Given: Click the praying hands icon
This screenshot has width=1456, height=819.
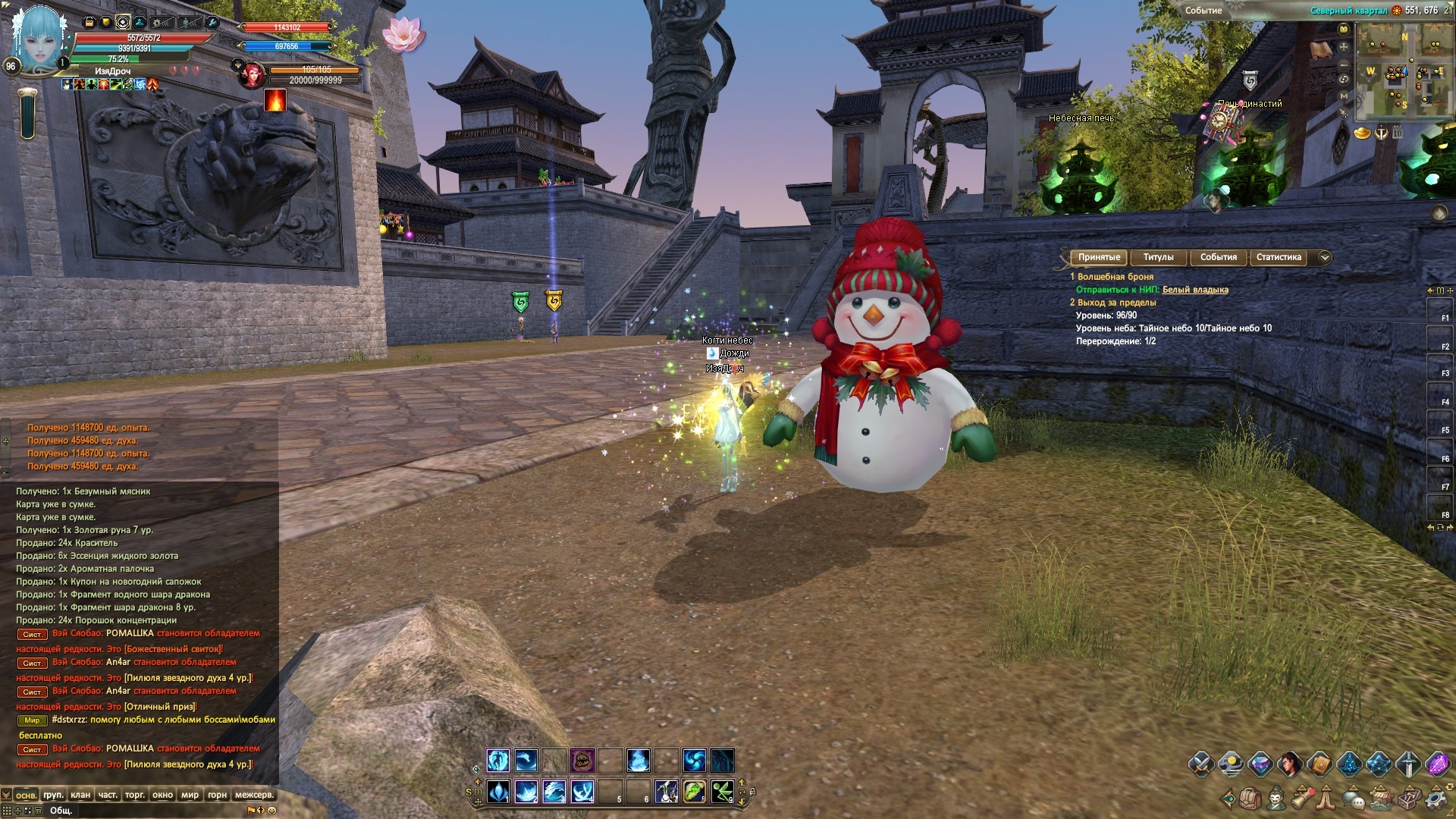Looking at the screenshot, I should coord(1326,799).
